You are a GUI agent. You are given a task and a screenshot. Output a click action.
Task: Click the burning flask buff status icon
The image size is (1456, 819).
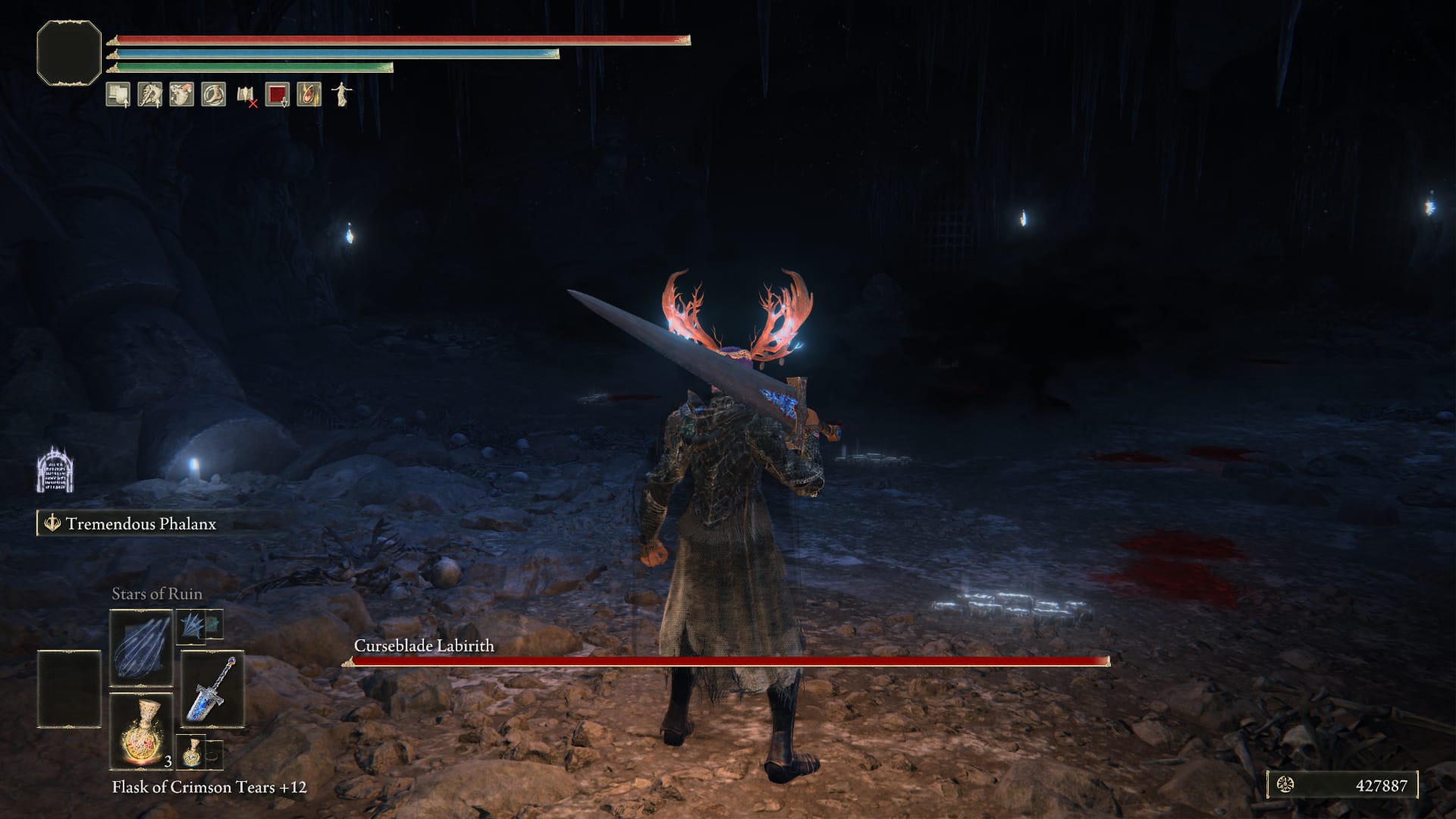(x=309, y=94)
